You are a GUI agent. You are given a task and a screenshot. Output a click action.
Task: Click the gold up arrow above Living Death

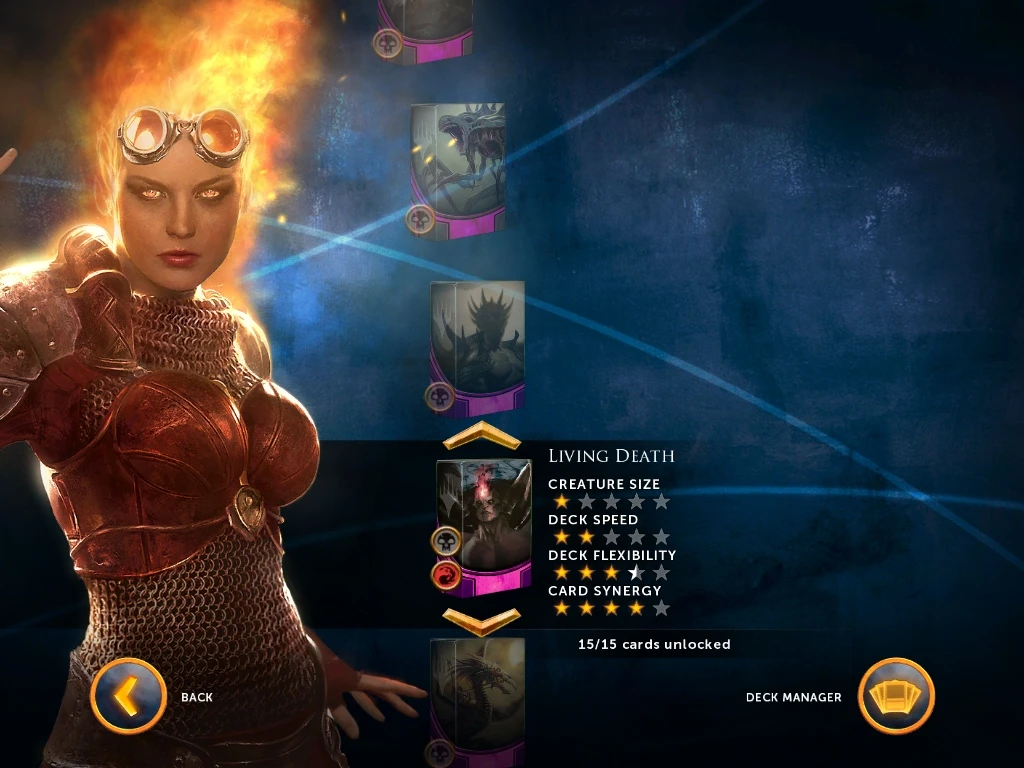pos(482,436)
